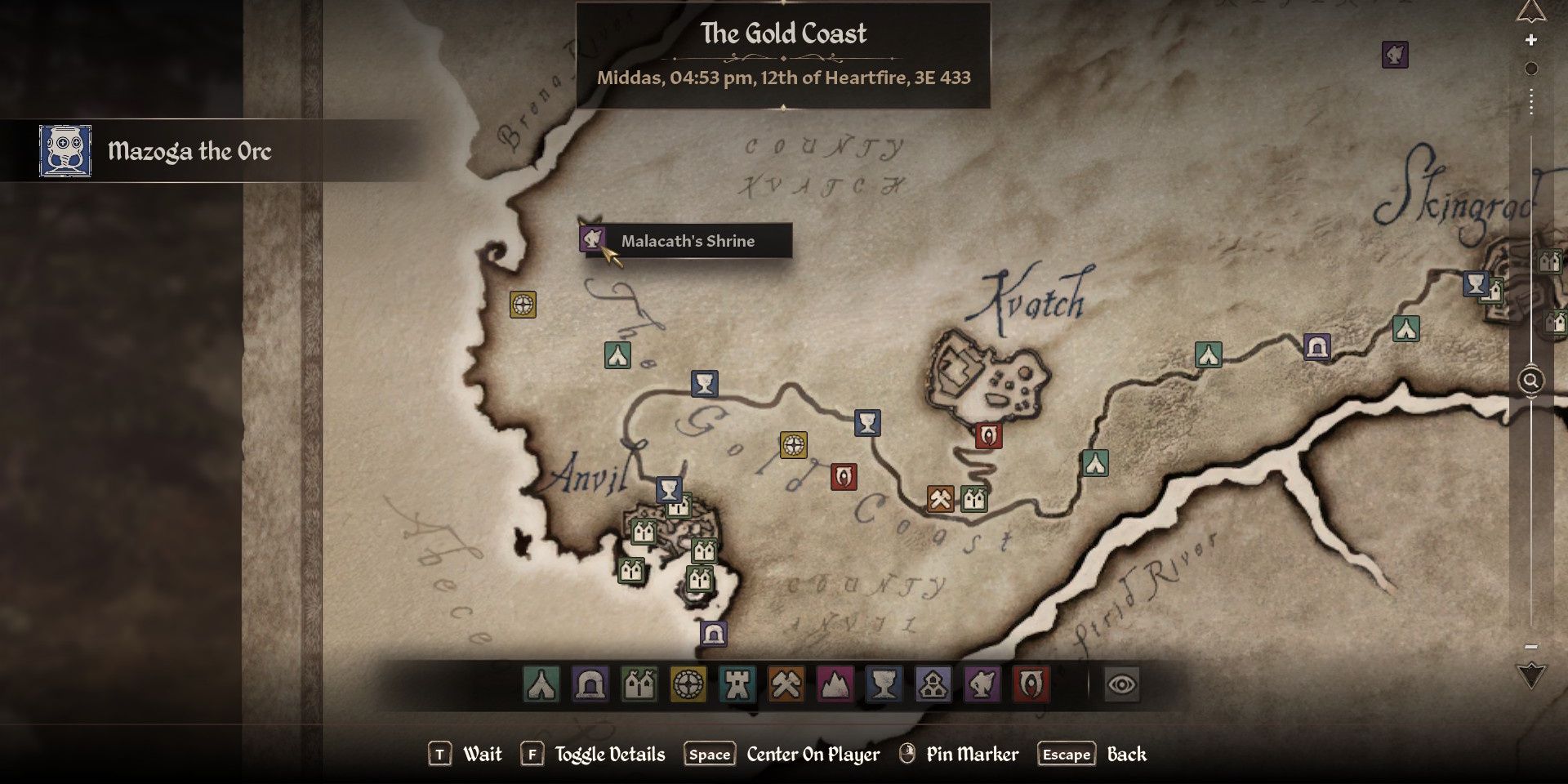Select the Mazoga the Orc quest entry
This screenshot has height=784, width=1568.
(x=188, y=151)
